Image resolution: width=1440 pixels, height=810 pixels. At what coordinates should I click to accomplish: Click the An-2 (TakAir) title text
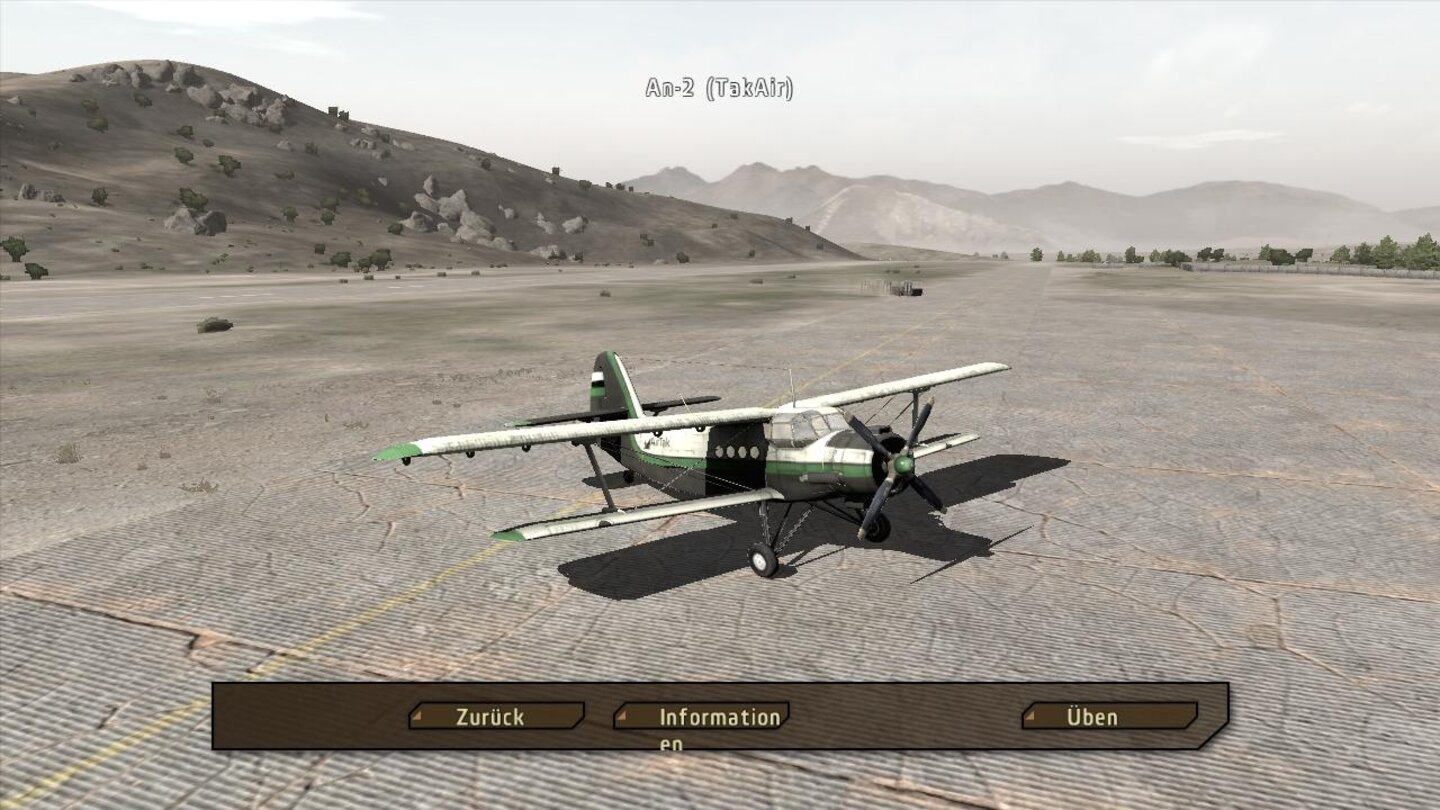tap(718, 89)
